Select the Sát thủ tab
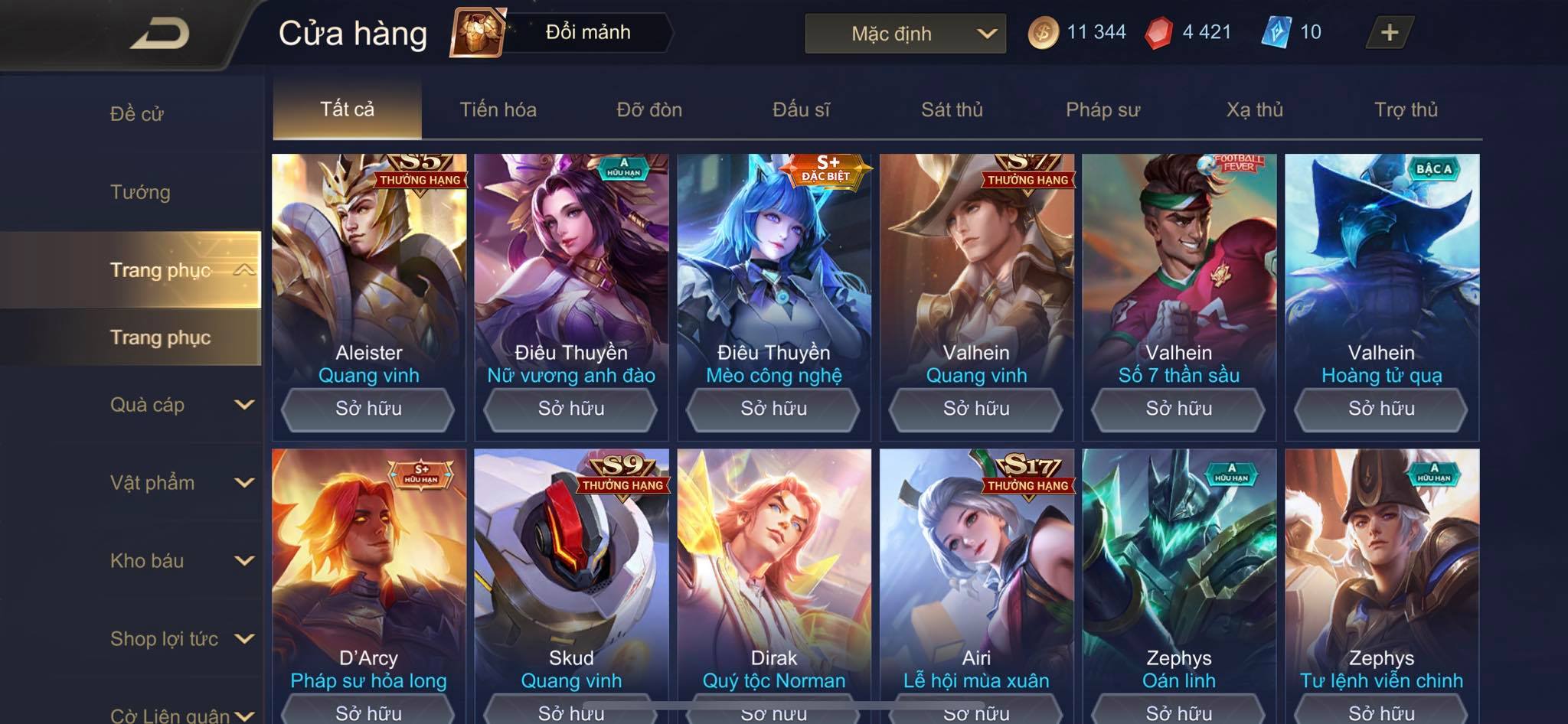Screen dimensions: 1568x724 952,109
